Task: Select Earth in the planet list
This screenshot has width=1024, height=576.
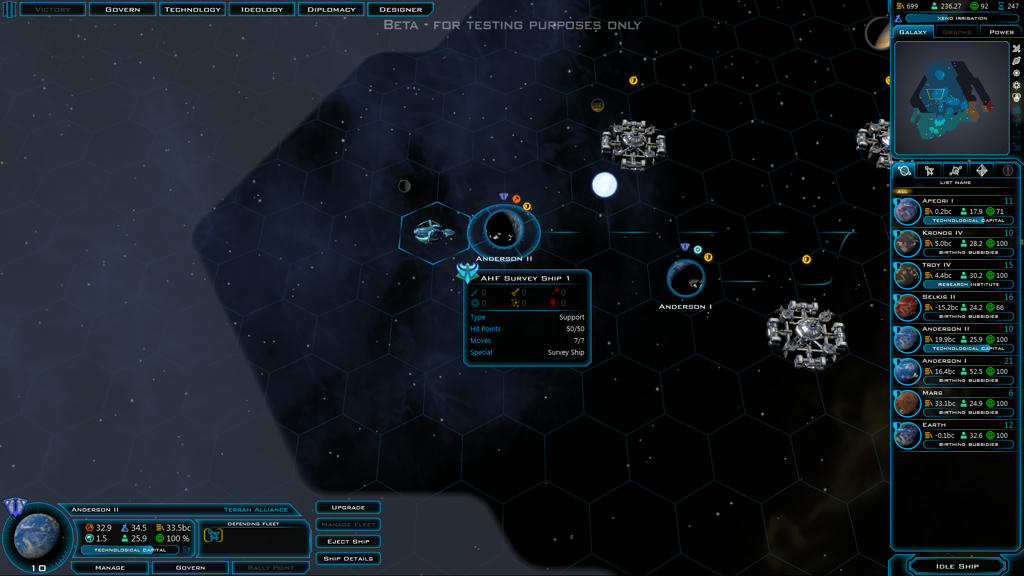Action: point(954,435)
